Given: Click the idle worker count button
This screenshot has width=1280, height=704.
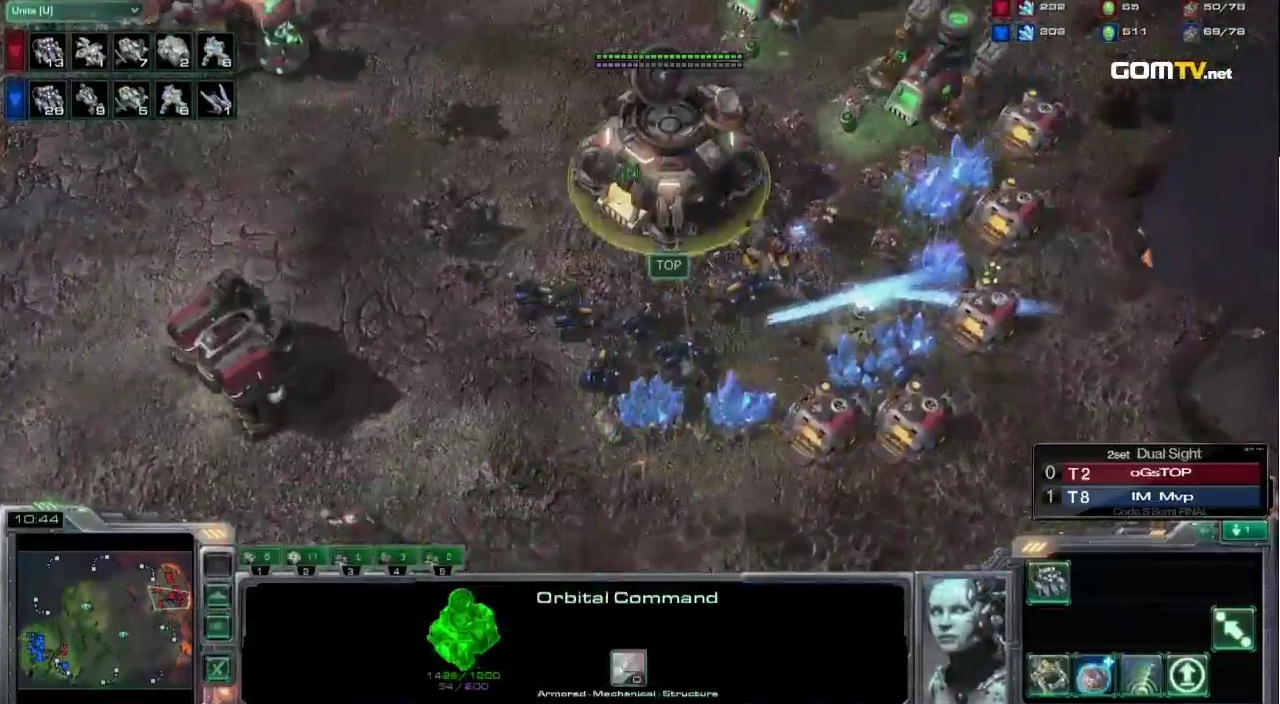Looking at the screenshot, I should coord(1244,530).
